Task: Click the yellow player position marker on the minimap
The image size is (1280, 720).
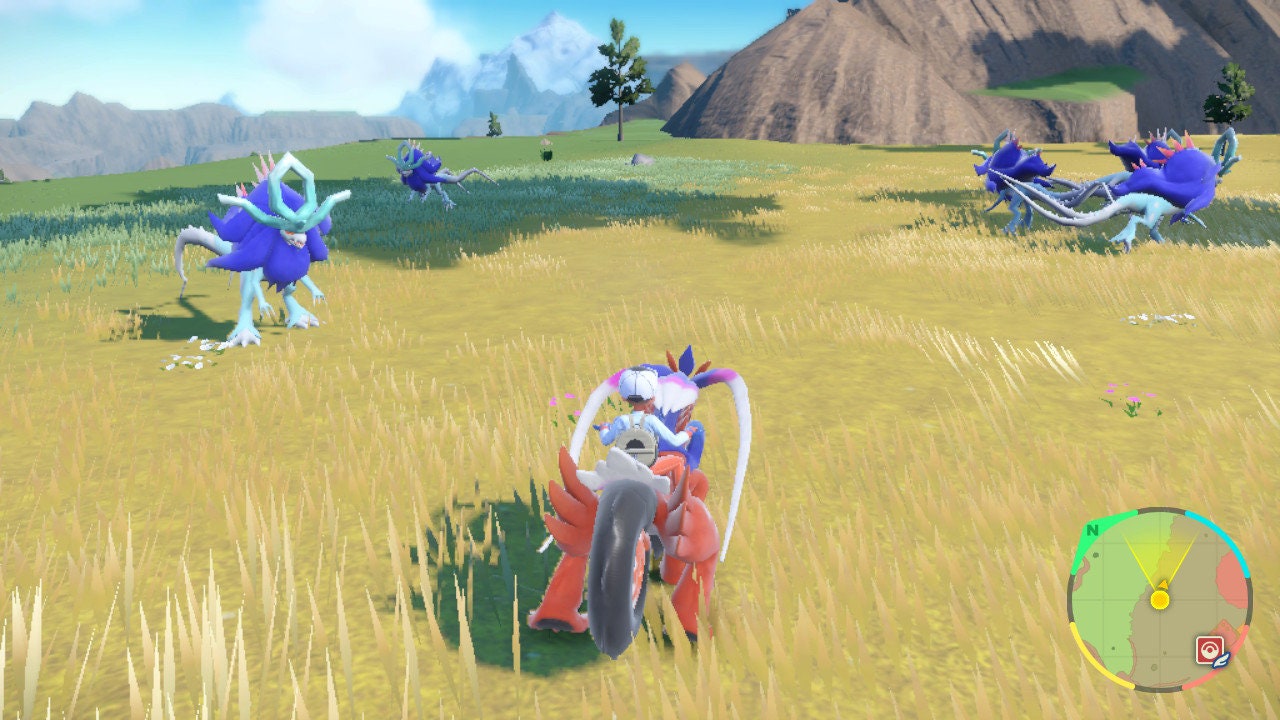Action: tap(1160, 600)
